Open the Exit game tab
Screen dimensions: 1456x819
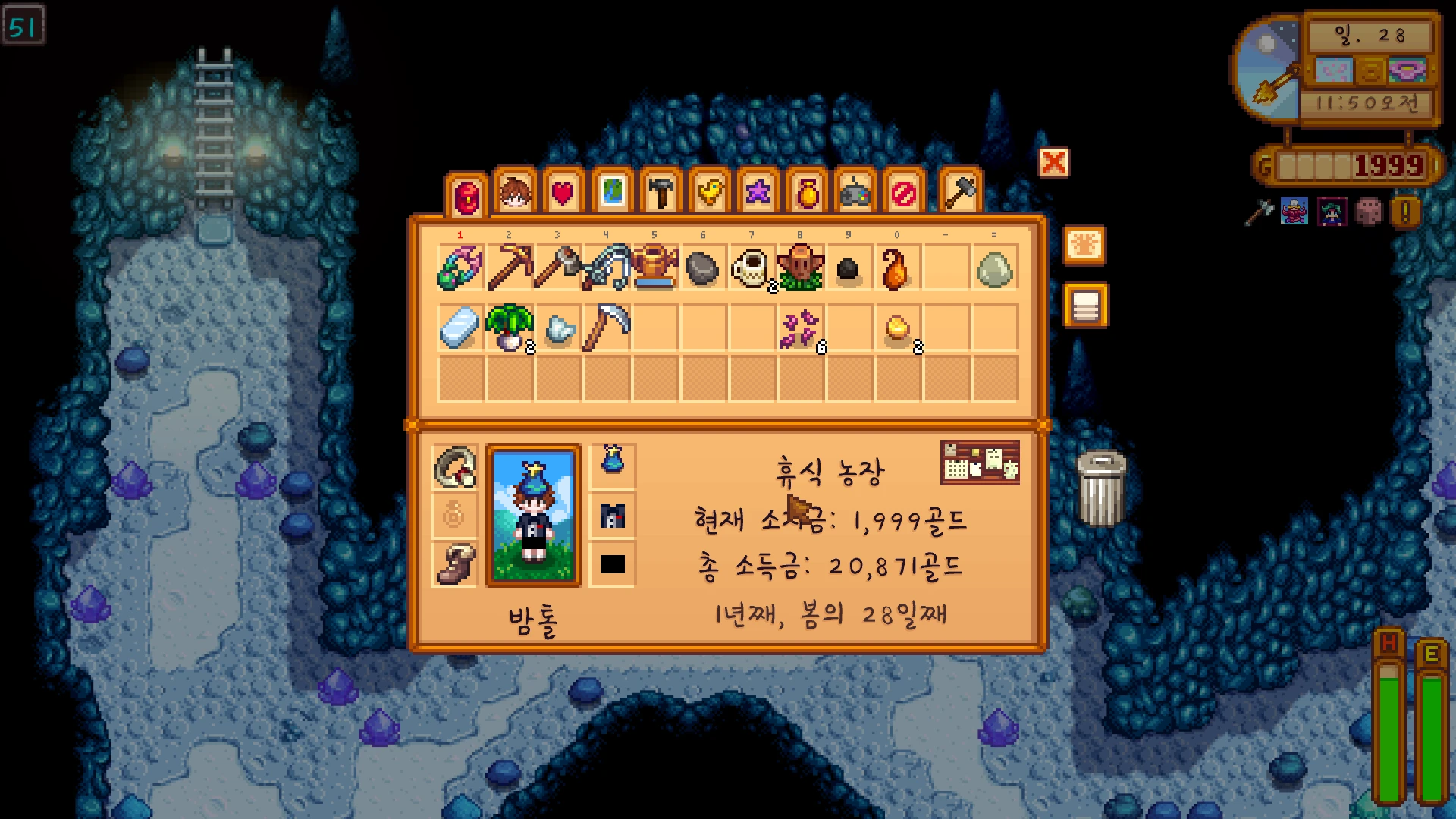[903, 193]
